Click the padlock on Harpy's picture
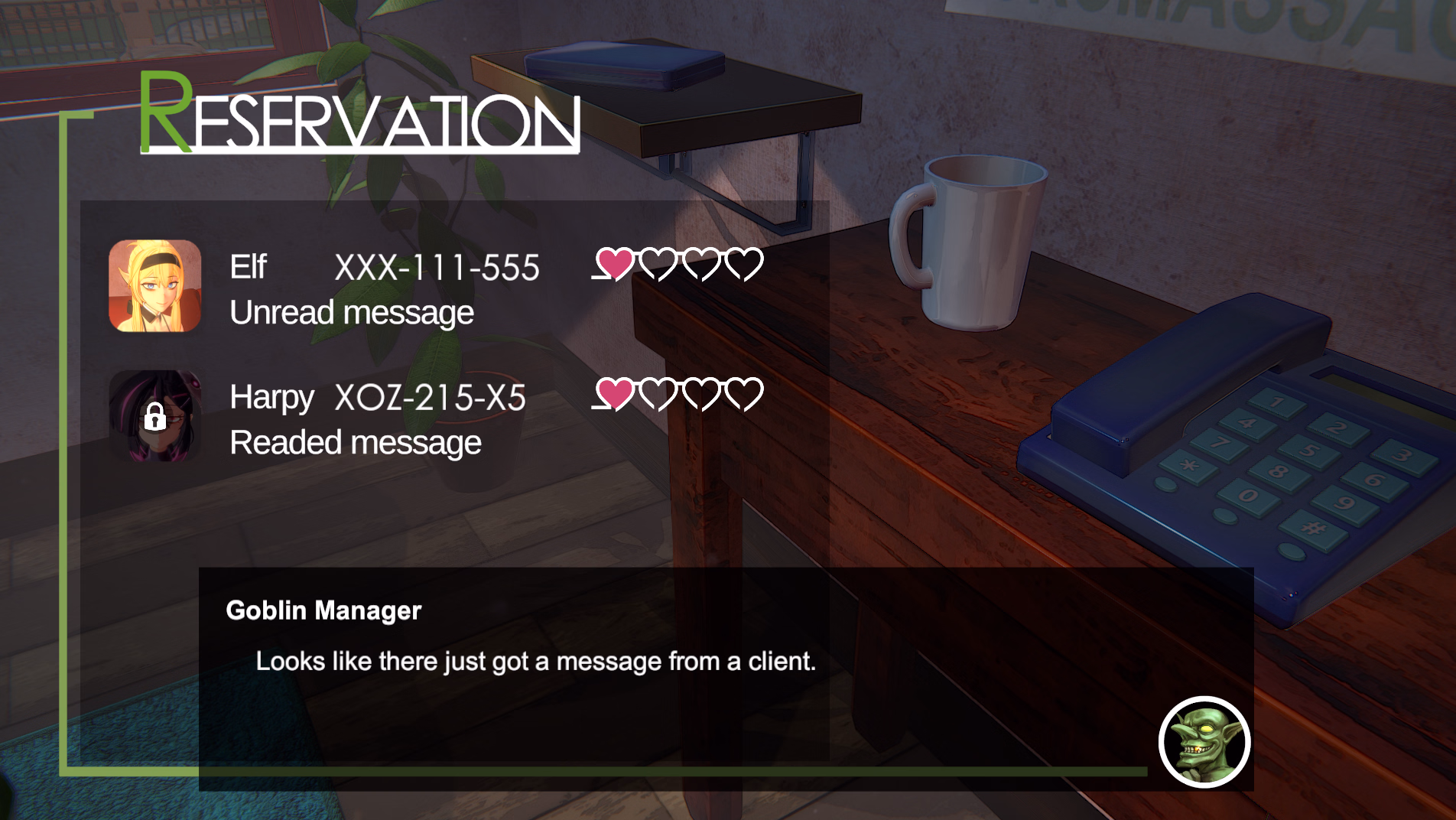 (157, 418)
